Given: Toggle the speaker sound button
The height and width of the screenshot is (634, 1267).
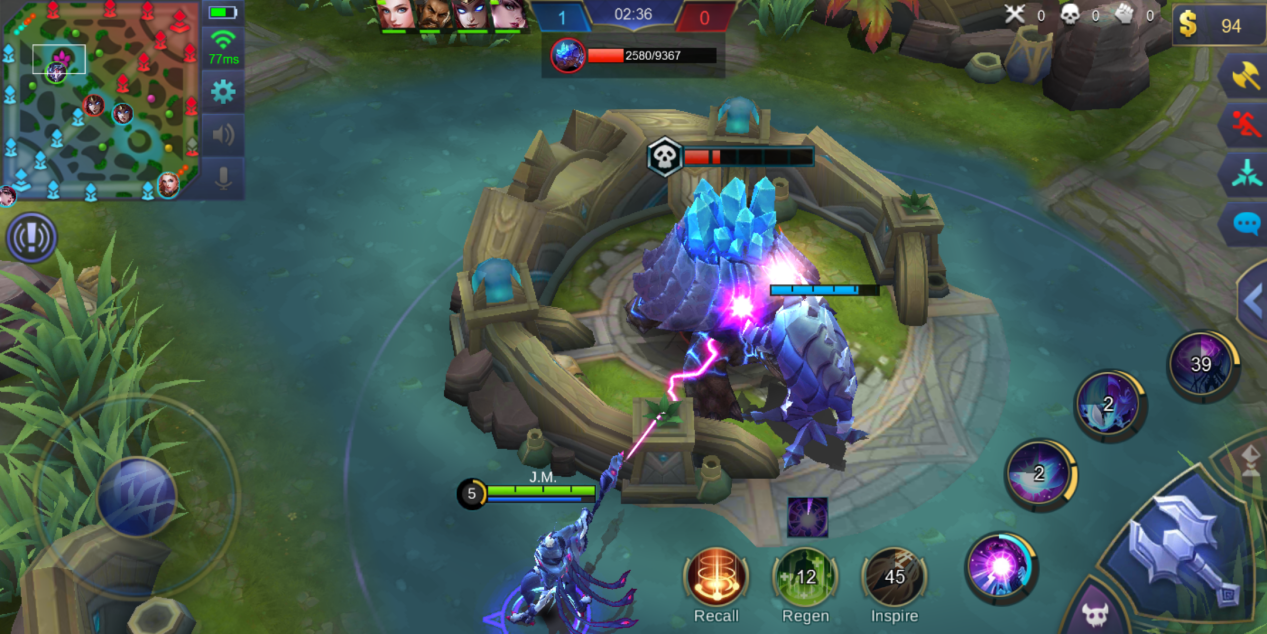Looking at the screenshot, I should point(222,135).
